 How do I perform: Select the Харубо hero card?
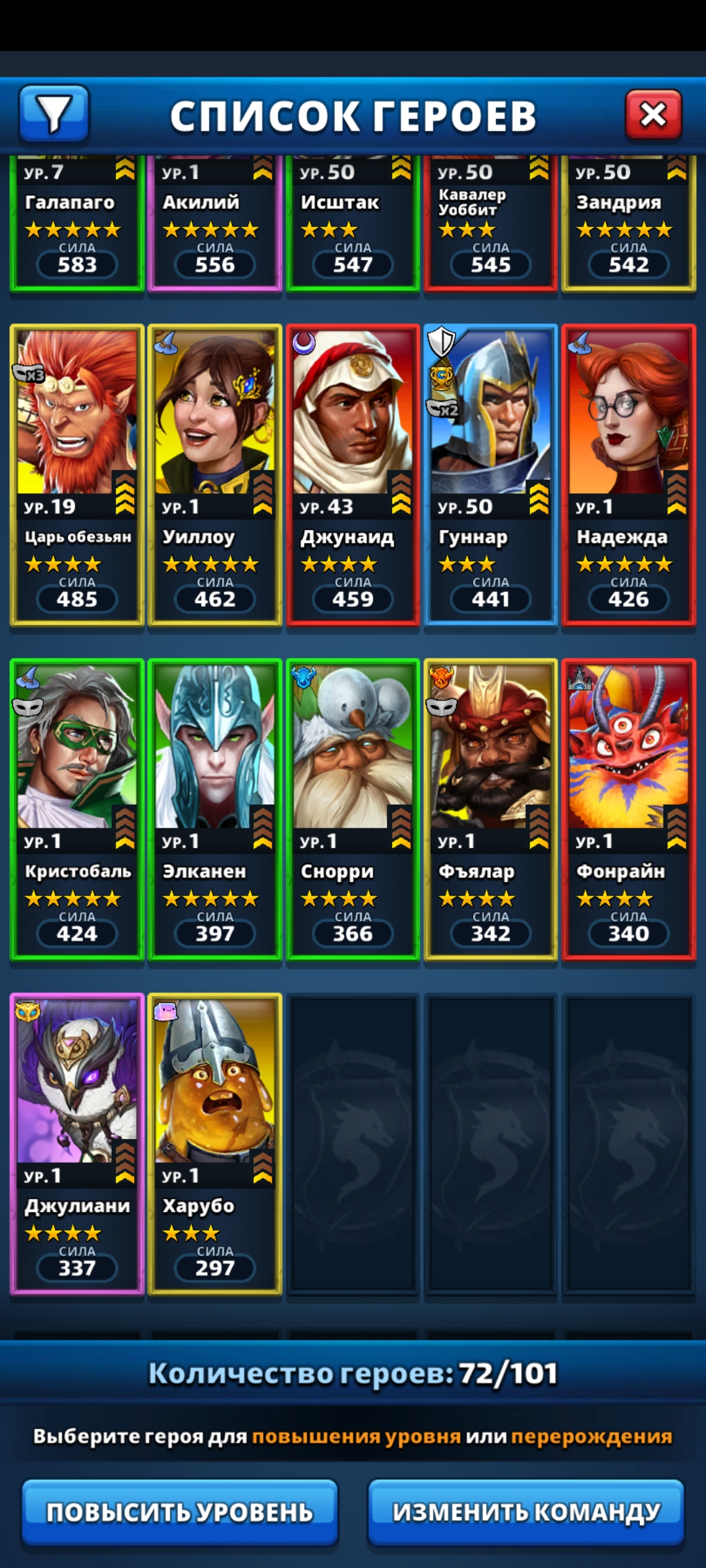click(x=215, y=1144)
